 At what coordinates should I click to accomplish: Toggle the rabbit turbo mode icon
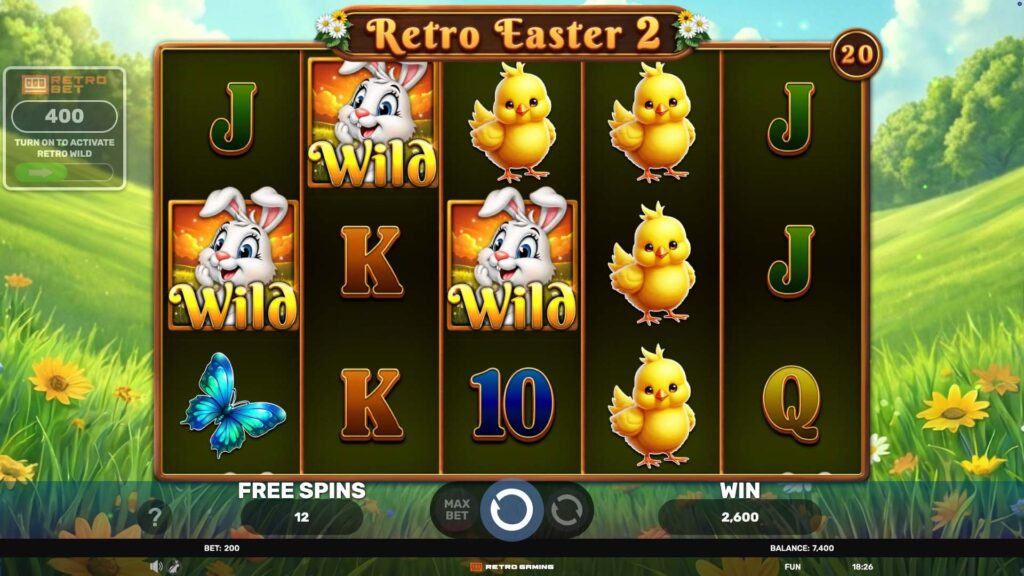coord(174,566)
